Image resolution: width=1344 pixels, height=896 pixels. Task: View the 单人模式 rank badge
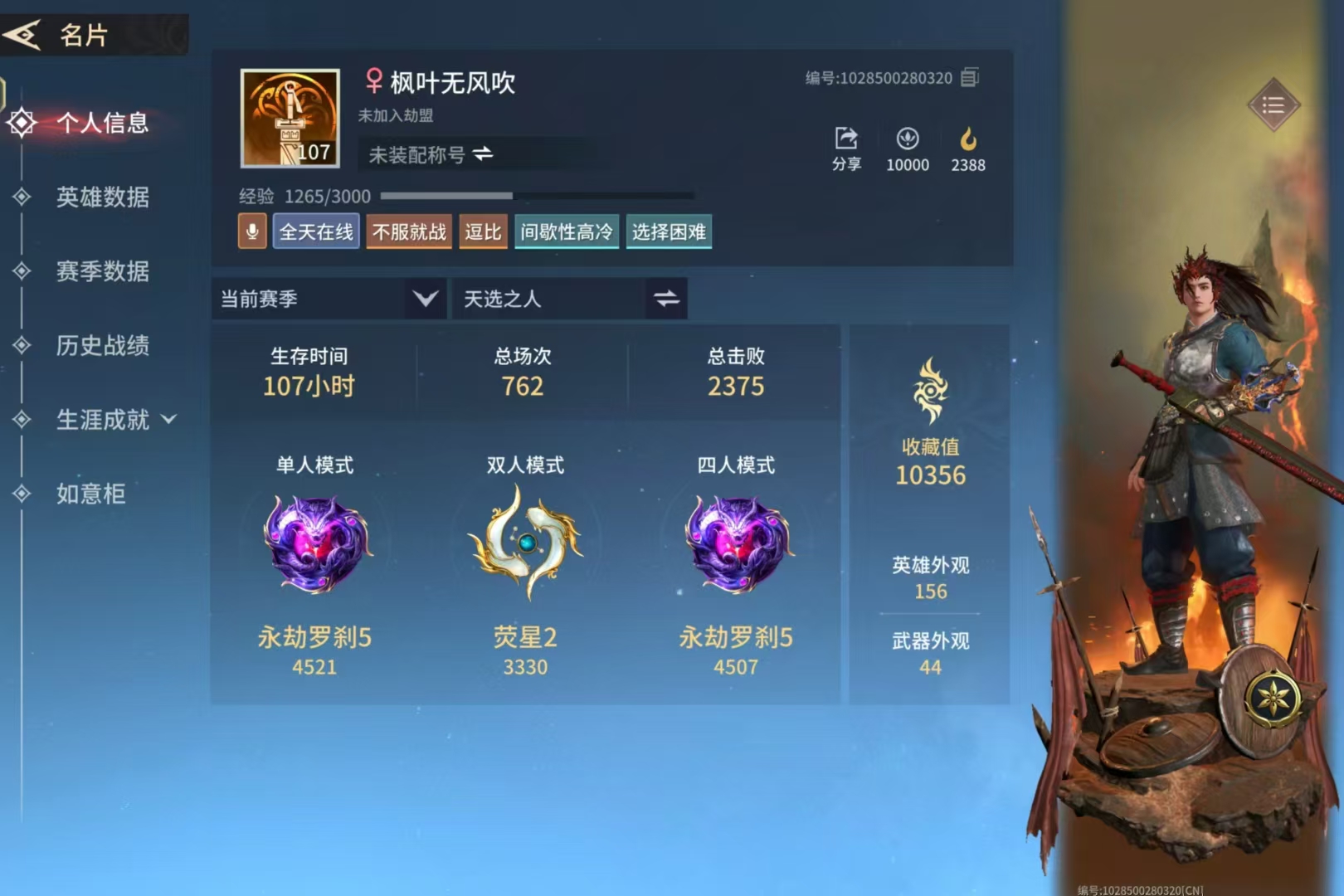(315, 544)
